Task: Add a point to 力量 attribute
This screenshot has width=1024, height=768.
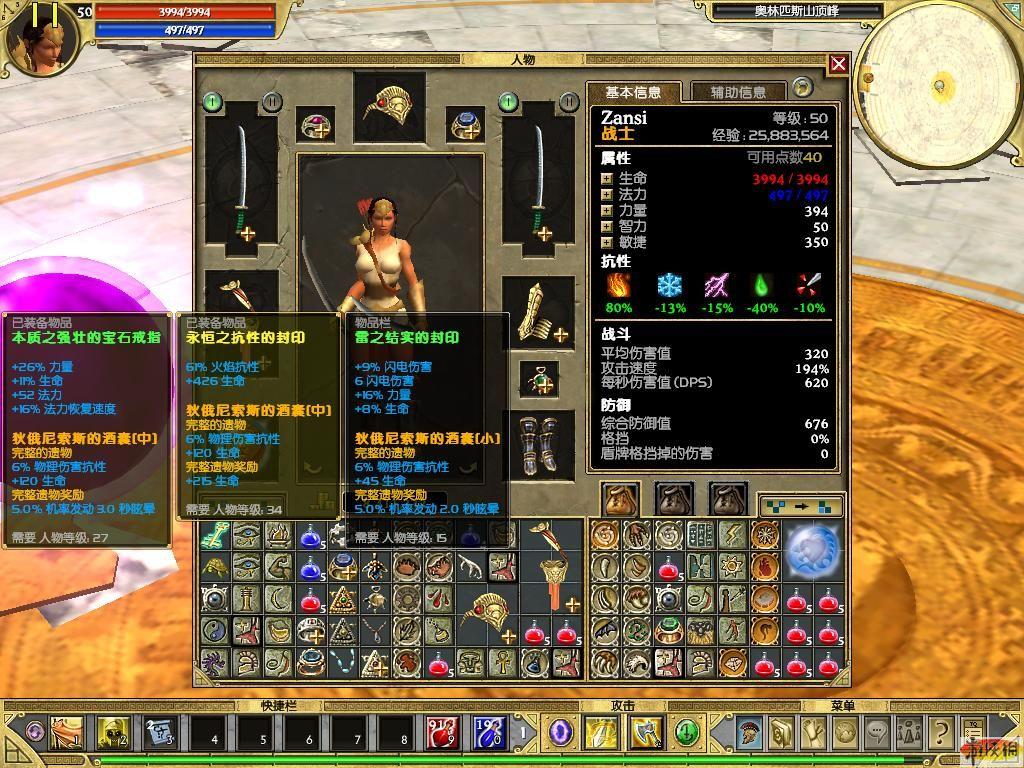Action: (x=606, y=211)
